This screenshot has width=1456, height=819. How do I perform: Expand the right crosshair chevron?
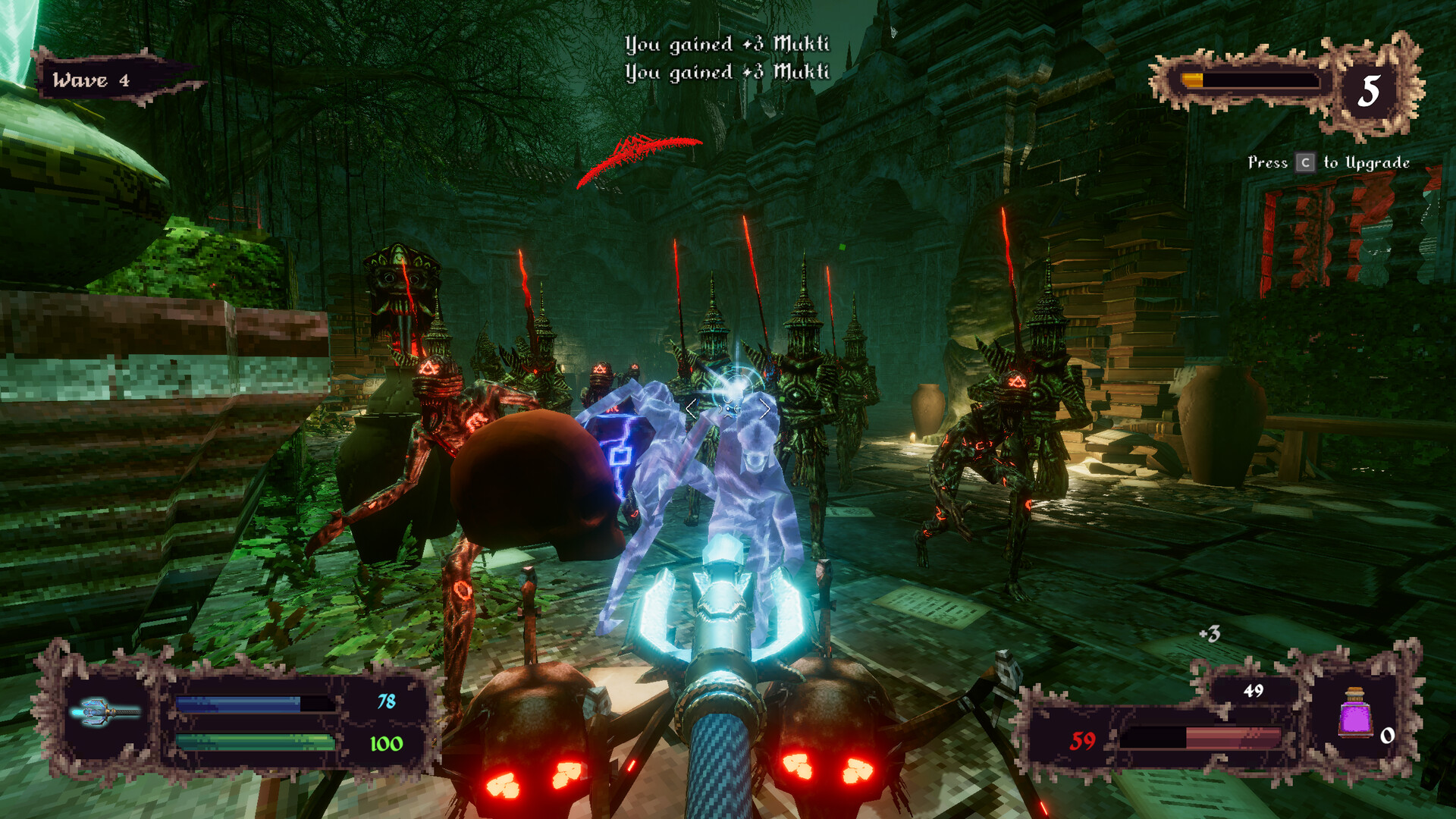(767, 407)
